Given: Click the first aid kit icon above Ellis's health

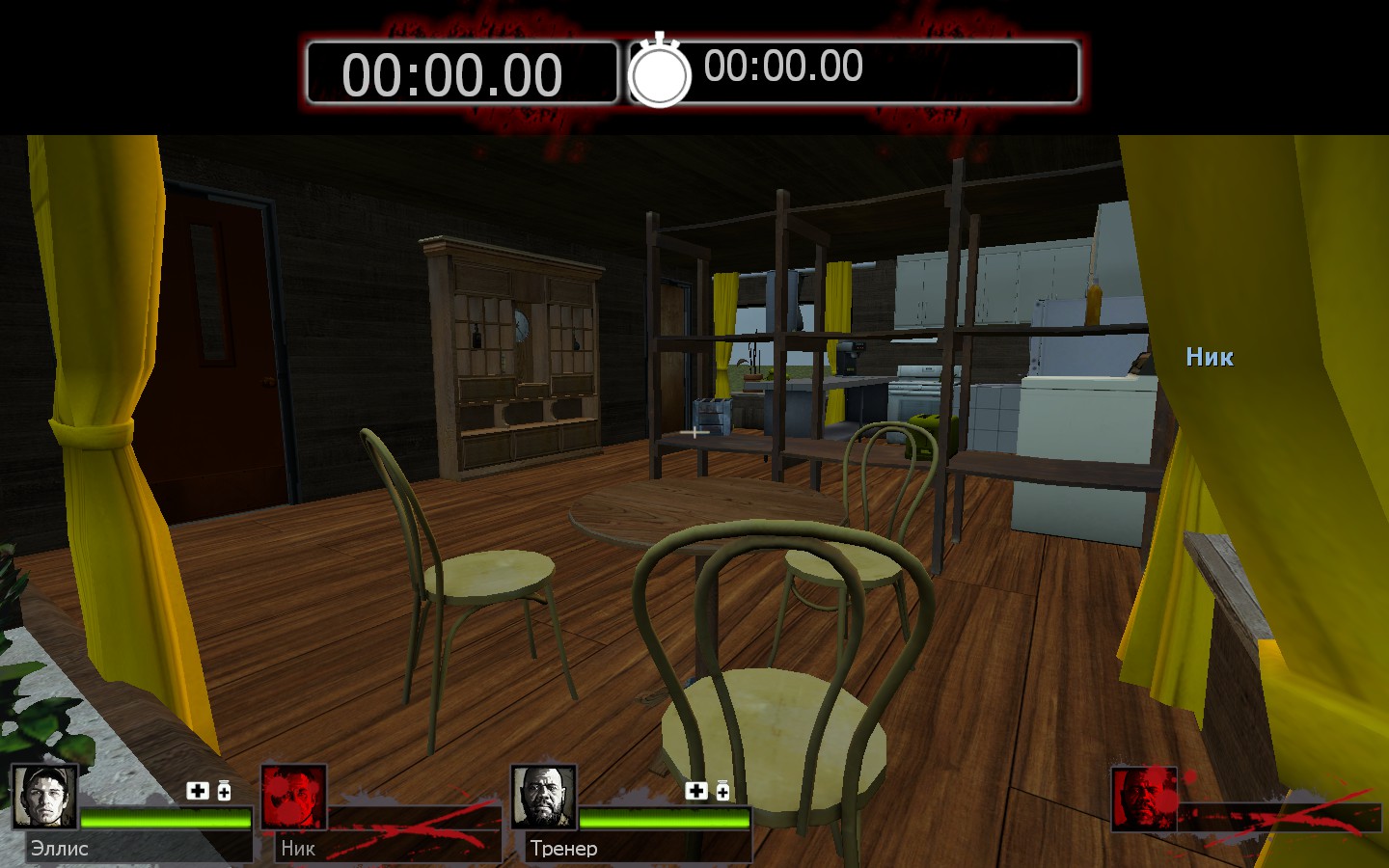Looking at the screenshot, I should coord(198,791).
